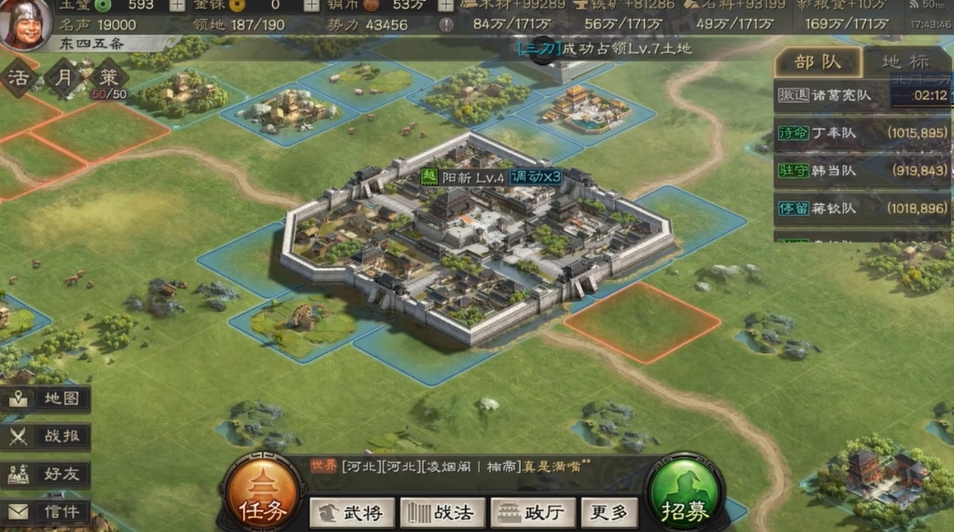Open the 信件 mail inbox
The height and width of the screenshot is (532, 954).
pos(47,512)
